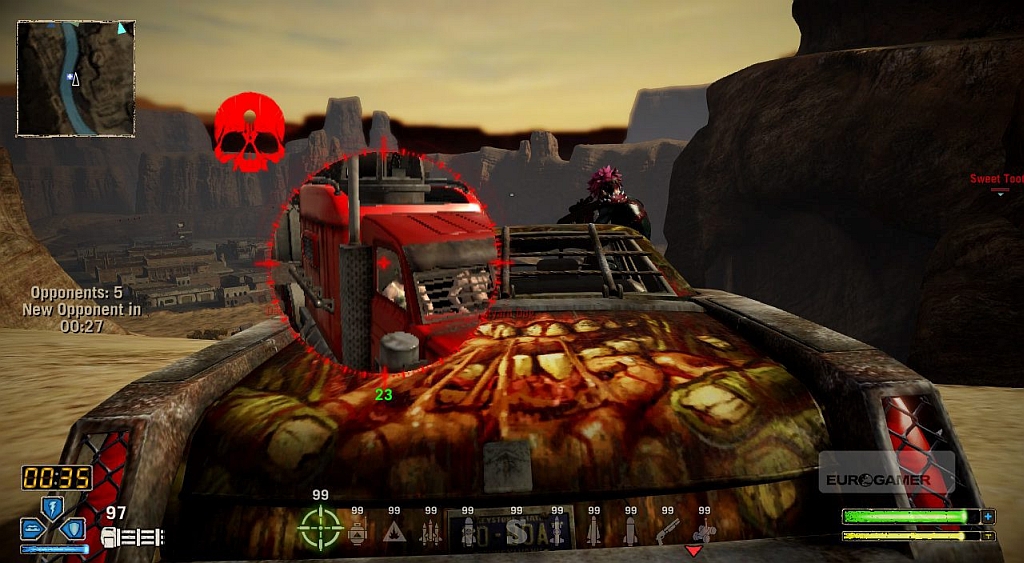This screenshot has width=1024, height=563.
Task: Choose the fire triangle napalm weapon
Action: 394,531
